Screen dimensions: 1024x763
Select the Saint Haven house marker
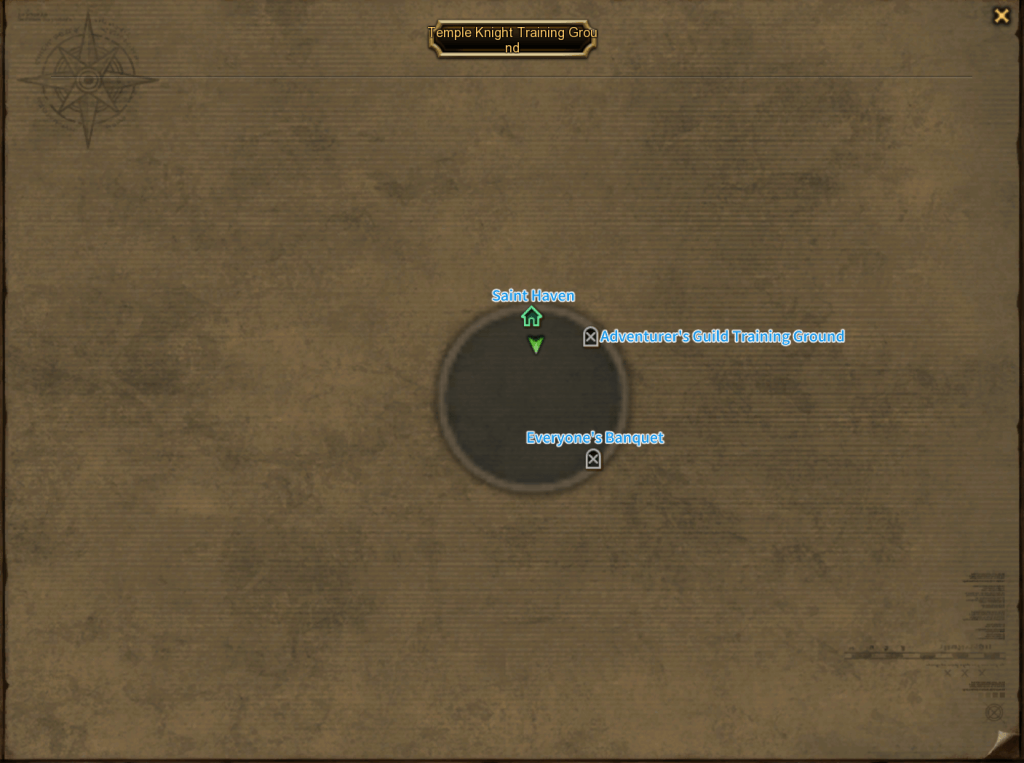click(531, 317)
